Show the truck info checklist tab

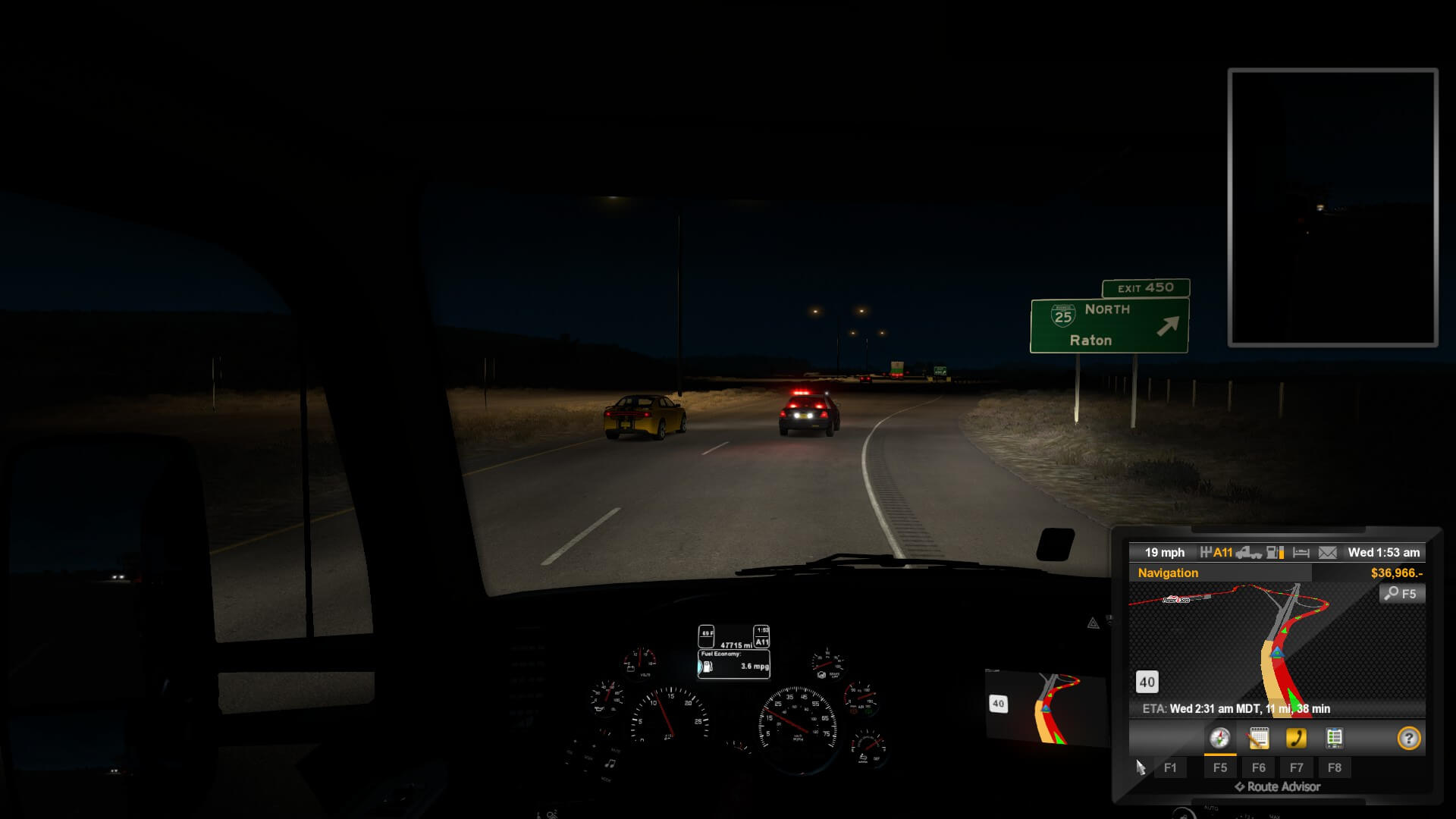[1334, 738]
